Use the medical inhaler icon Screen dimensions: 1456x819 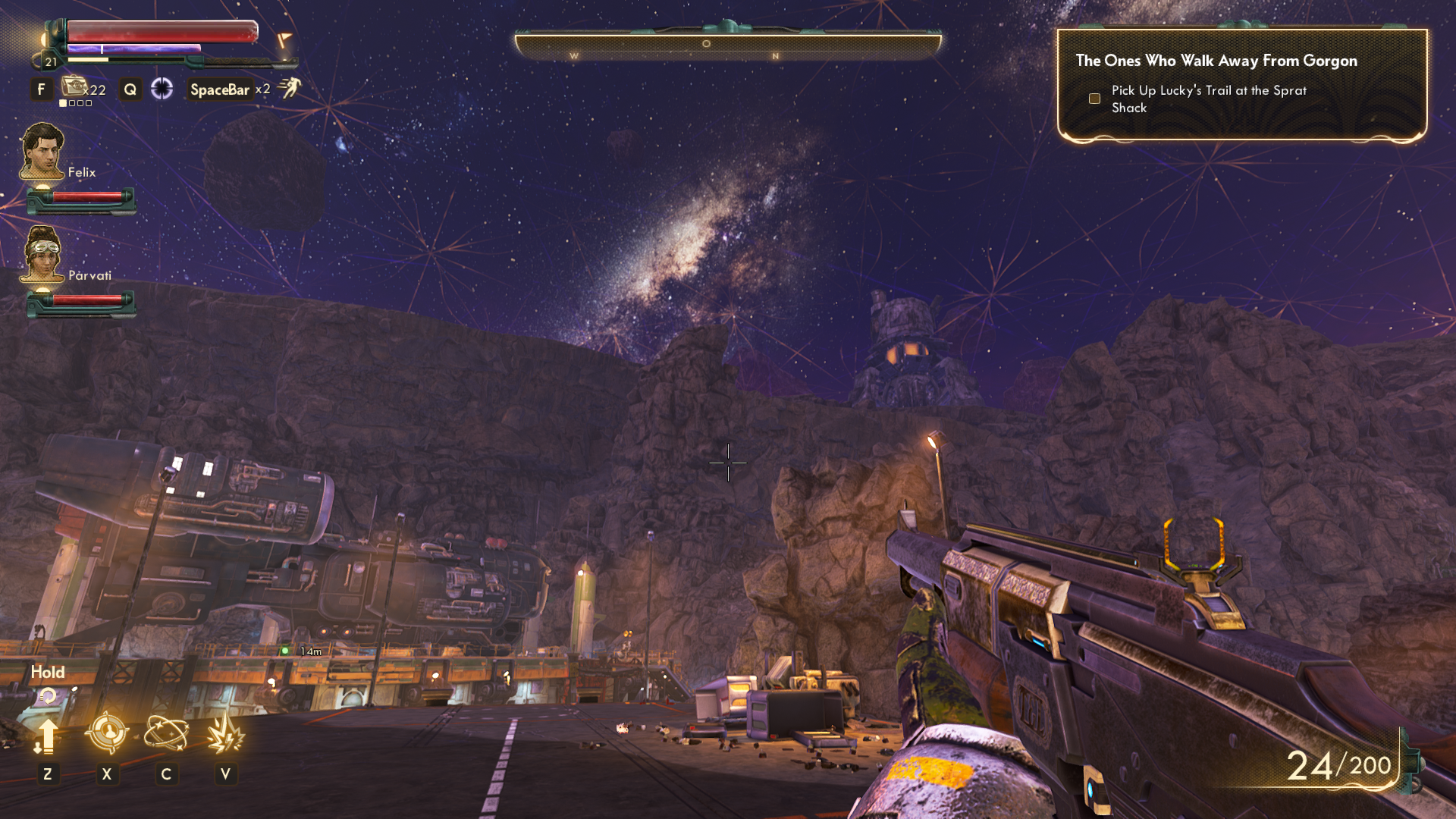pyautogui.click(x=74, y=86)
